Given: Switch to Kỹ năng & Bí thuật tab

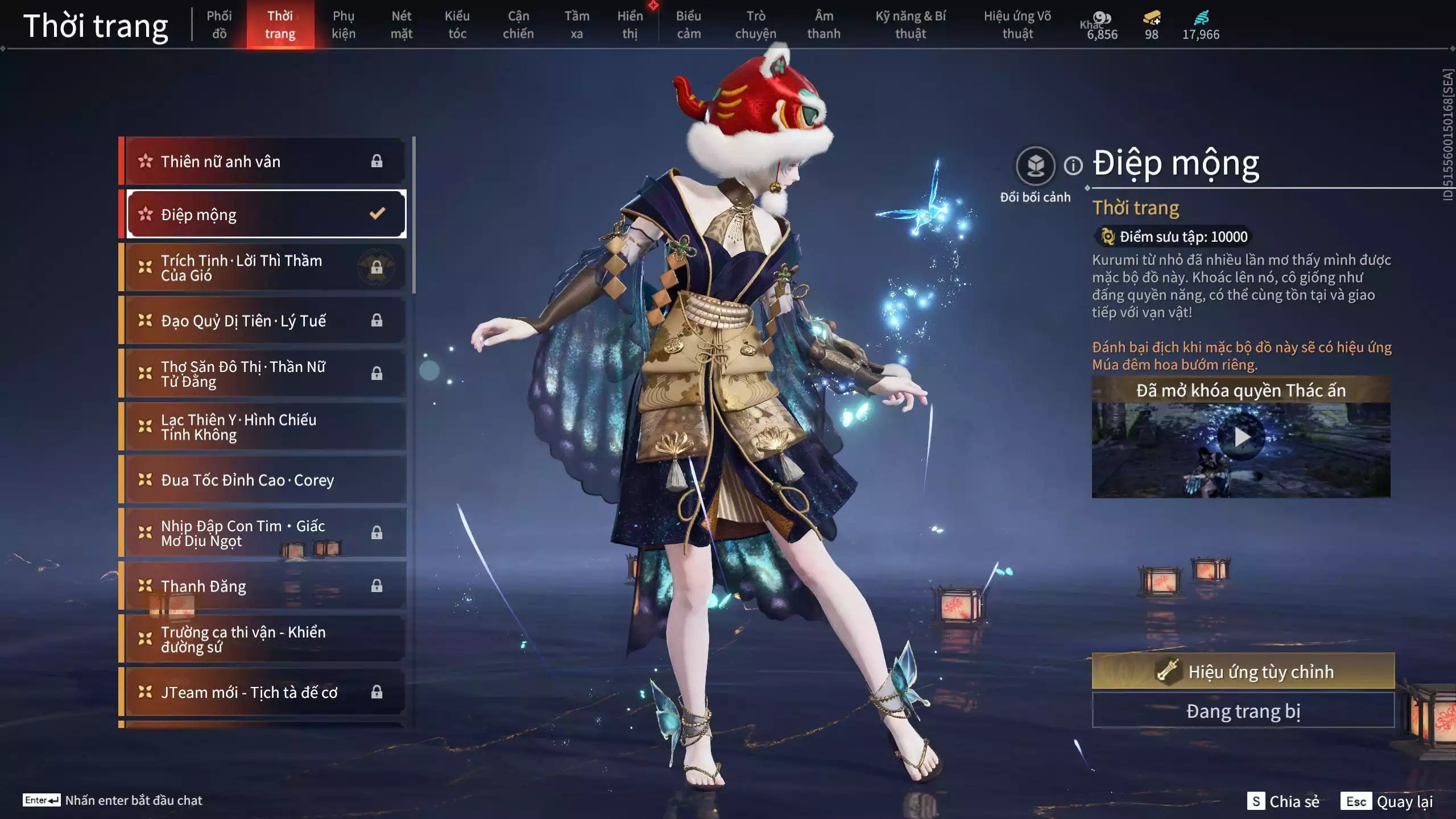Looking at the screenshot, I should pos(910,24).
